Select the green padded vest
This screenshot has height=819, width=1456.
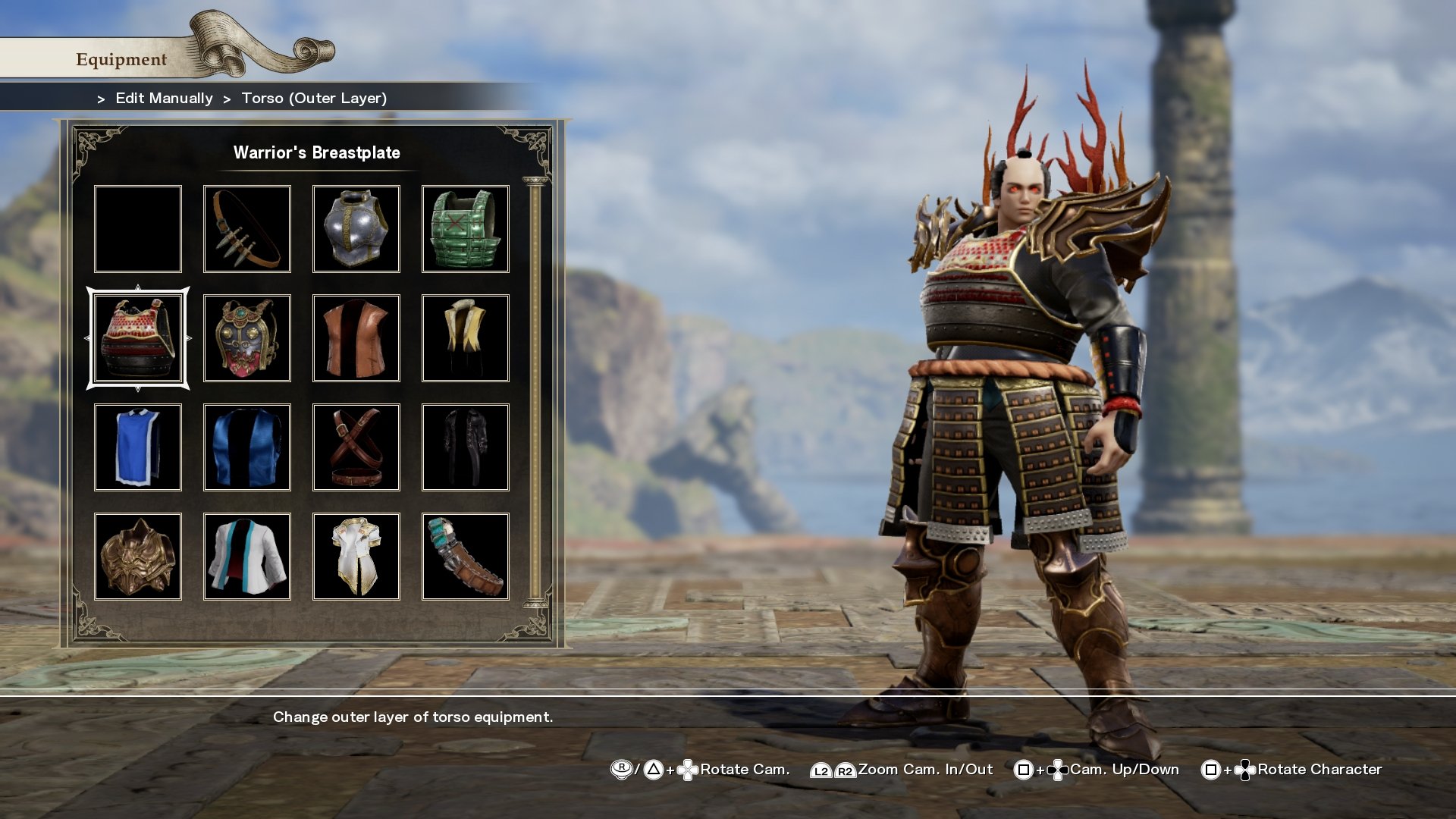466,227
